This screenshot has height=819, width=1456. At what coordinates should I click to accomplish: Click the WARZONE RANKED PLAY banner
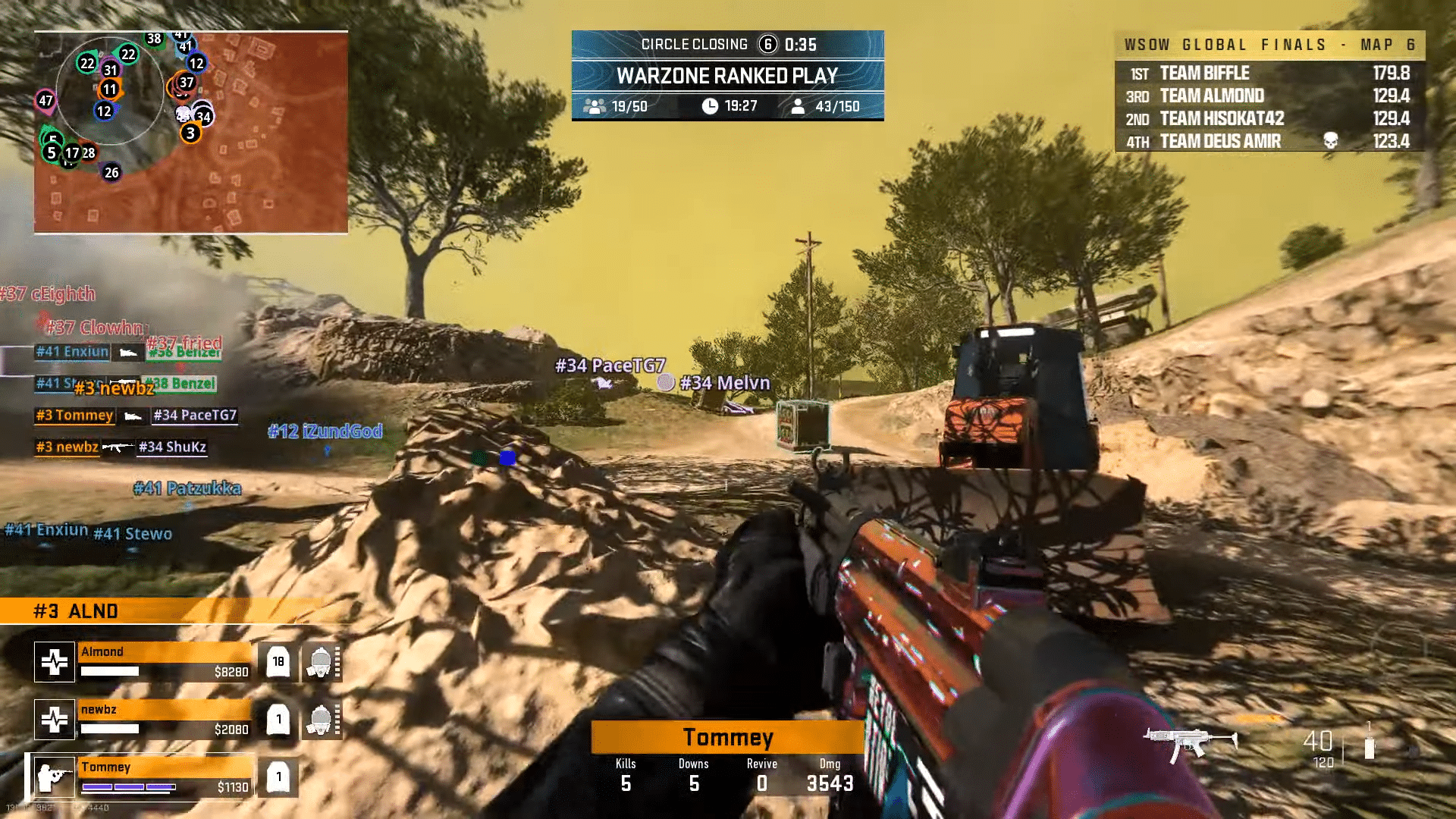click(x=727, y=76)
